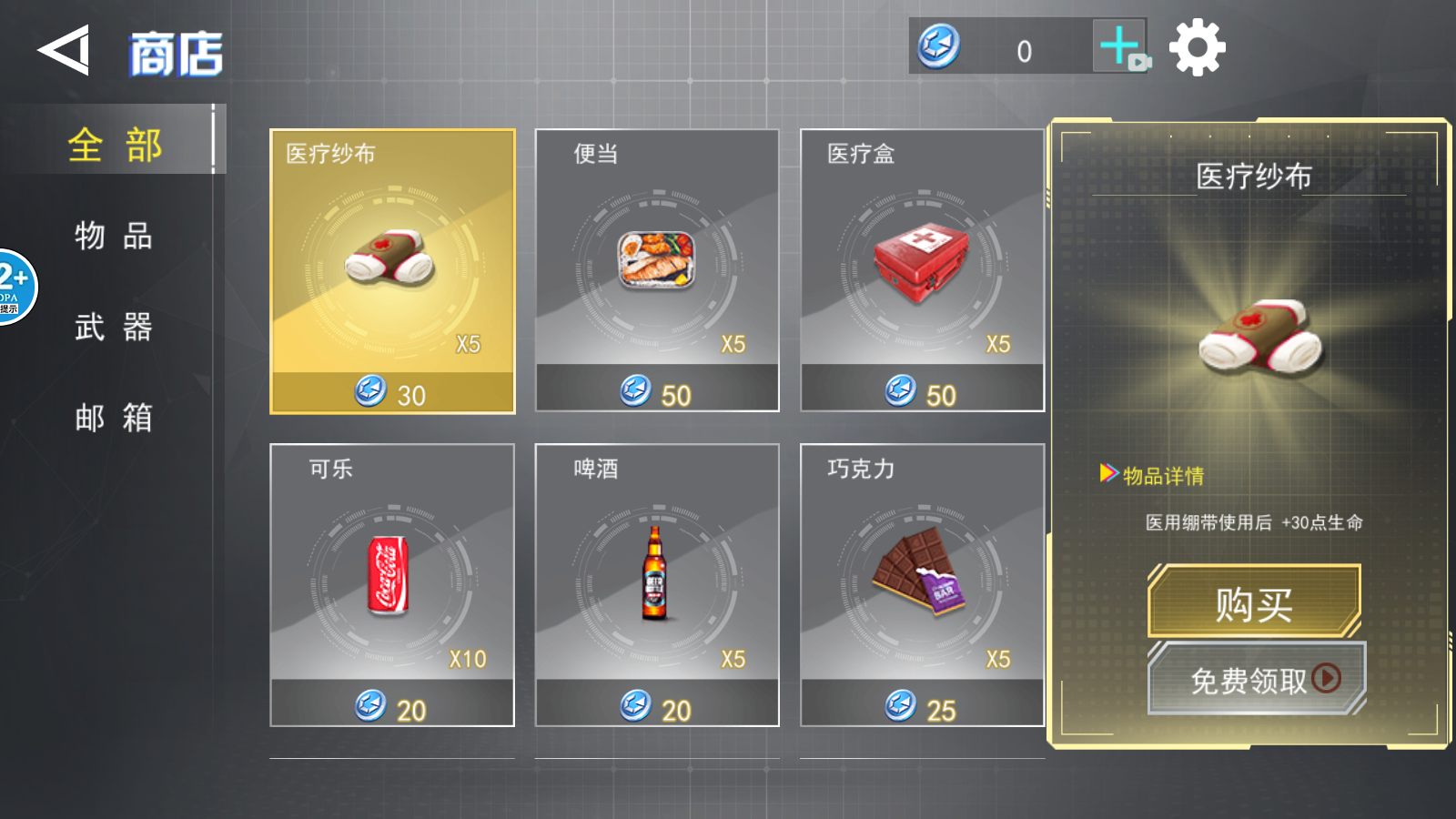Select the 邮箱 mailbox tab
Viewport: 1456px width, 819px height.
click(x=114, y=419)
